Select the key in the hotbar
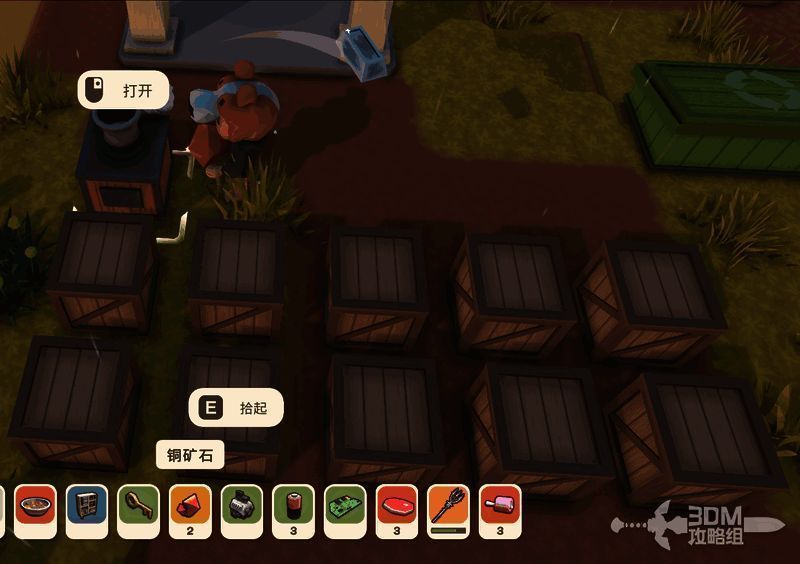This screenshot has width=800, height=564. point(139,506)
